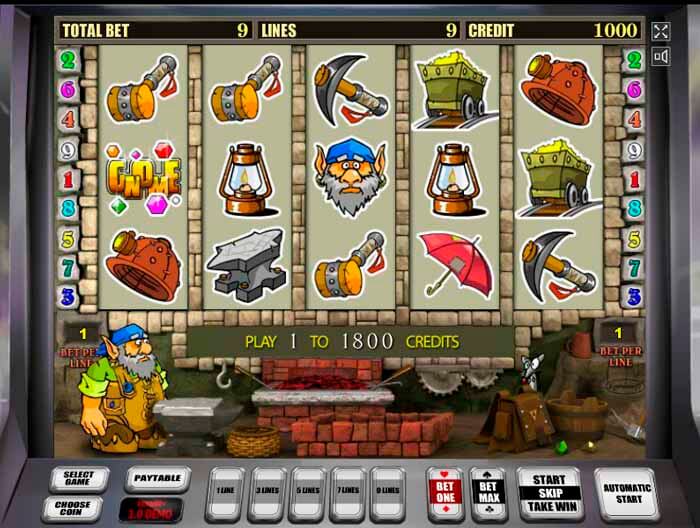Open the Select Game menu

coord(79,478)
